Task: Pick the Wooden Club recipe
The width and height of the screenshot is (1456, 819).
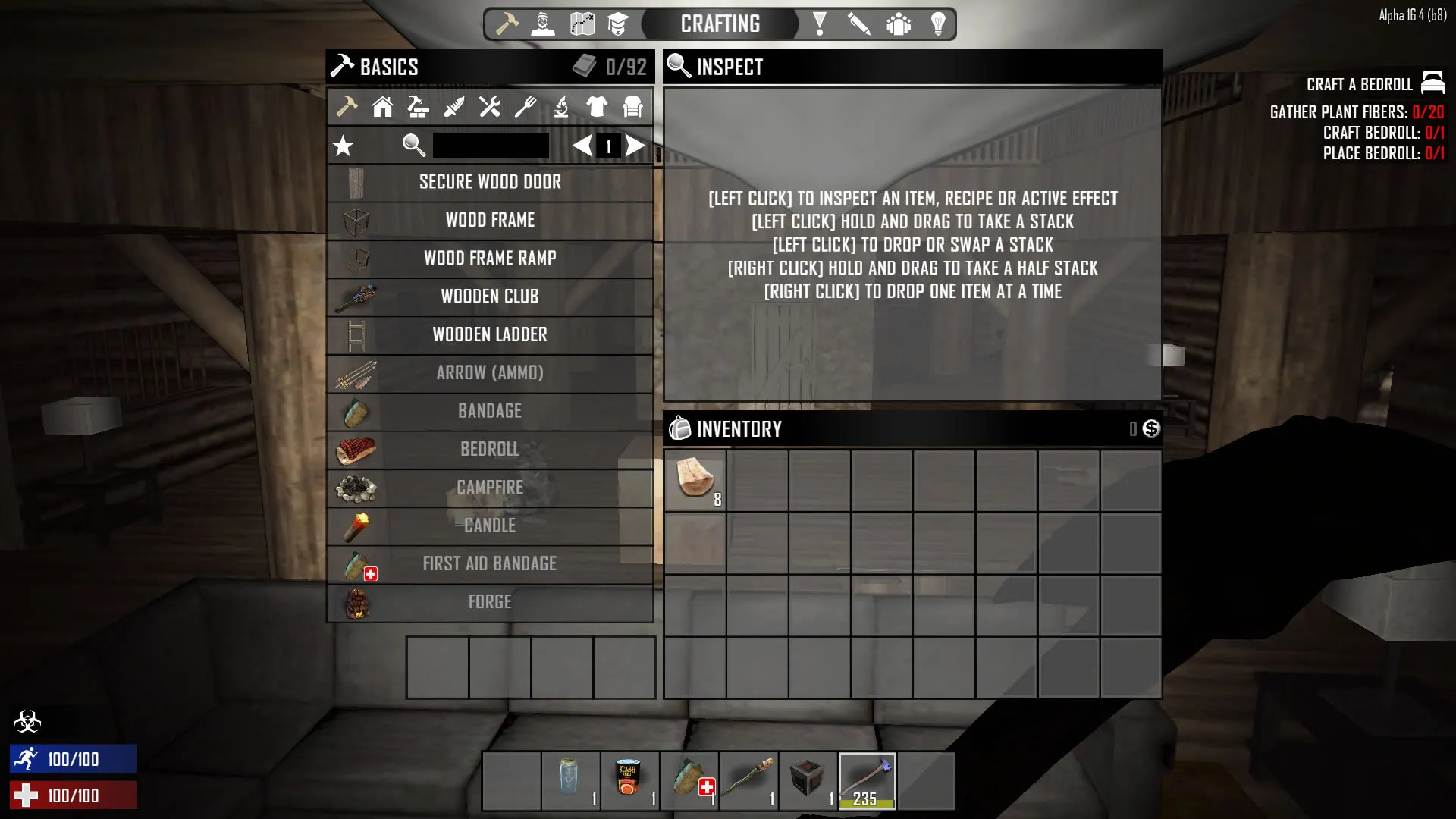Action: click(490, 297)
